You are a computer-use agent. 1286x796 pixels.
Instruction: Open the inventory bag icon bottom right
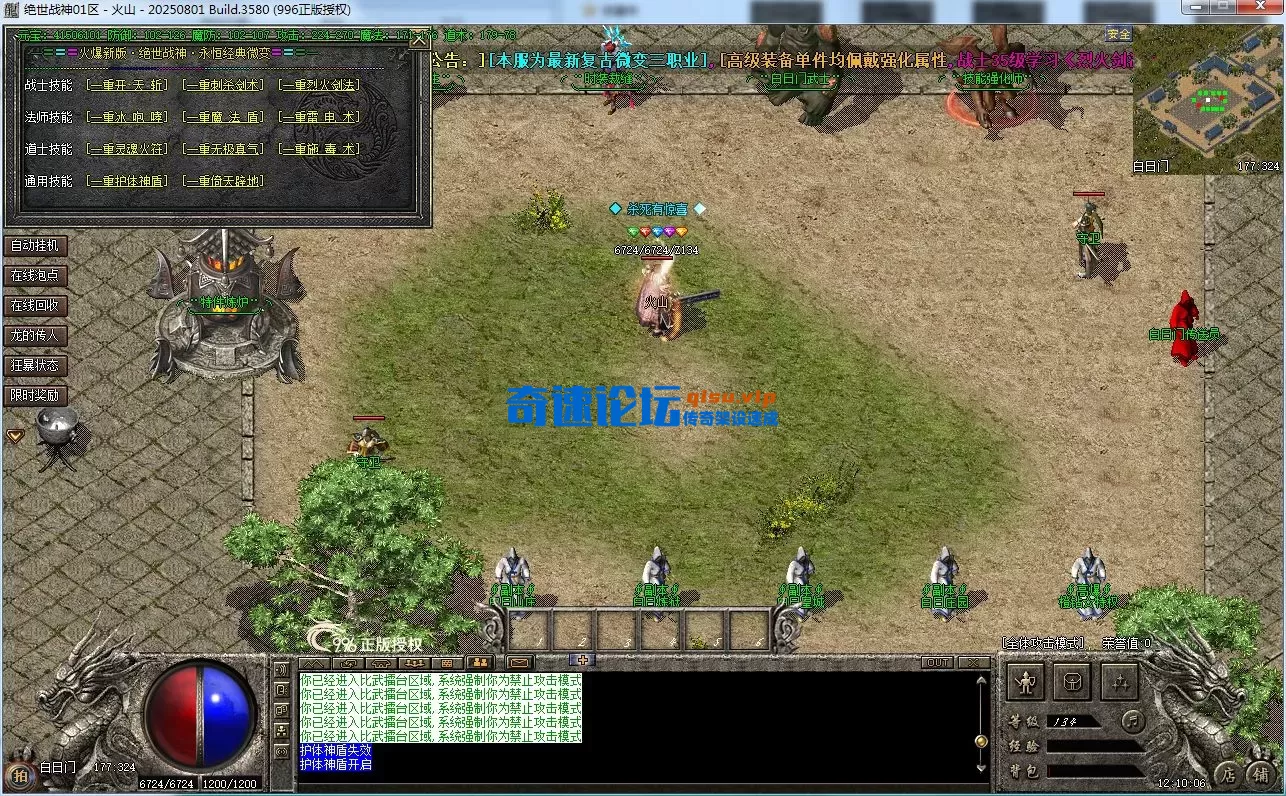point(1073,681)
